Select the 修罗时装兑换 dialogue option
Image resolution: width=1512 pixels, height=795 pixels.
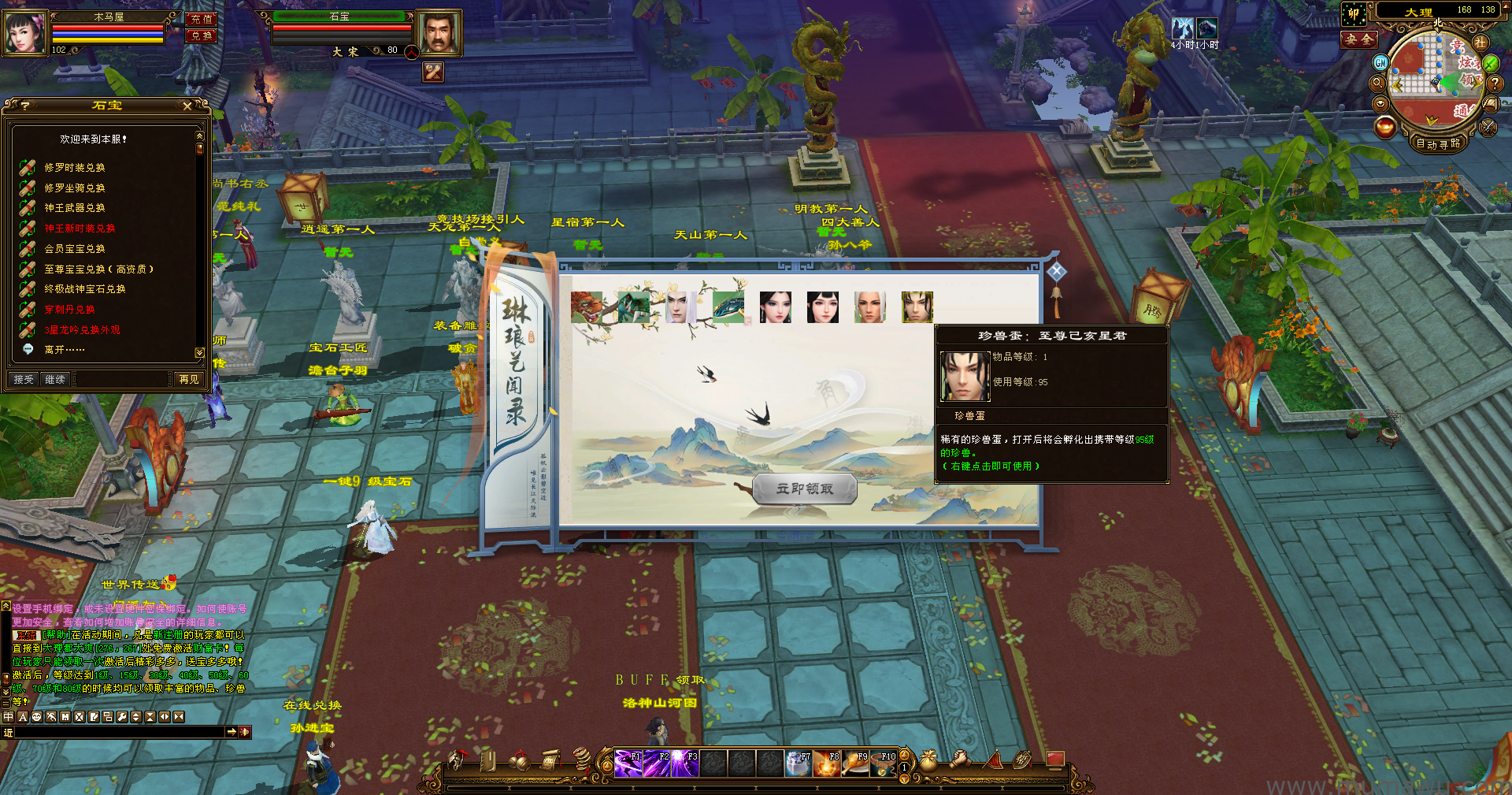tap(75, 168)
